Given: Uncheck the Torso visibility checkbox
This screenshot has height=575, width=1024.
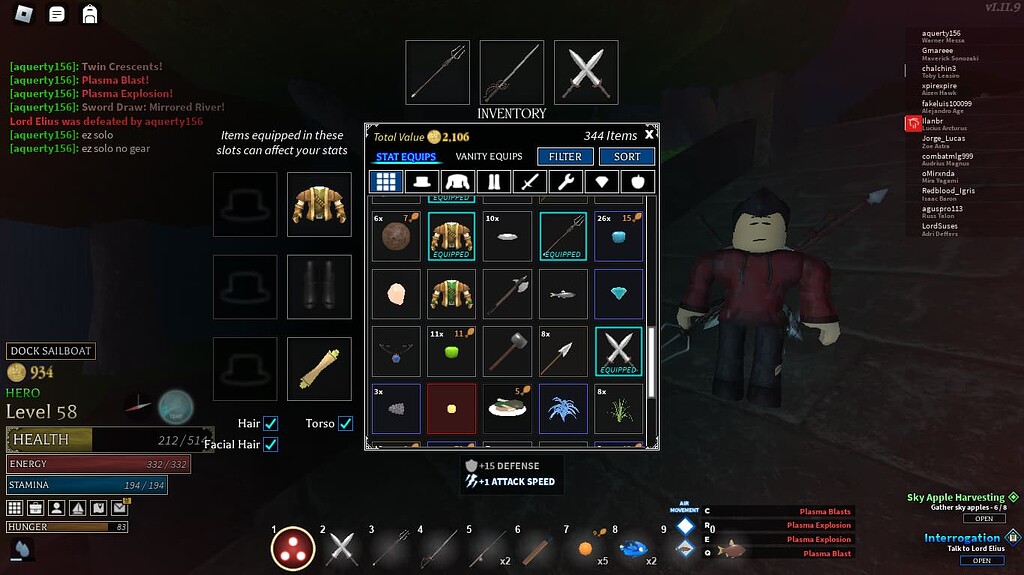Looking at the screenshot, I should click(x=346, y=424).
